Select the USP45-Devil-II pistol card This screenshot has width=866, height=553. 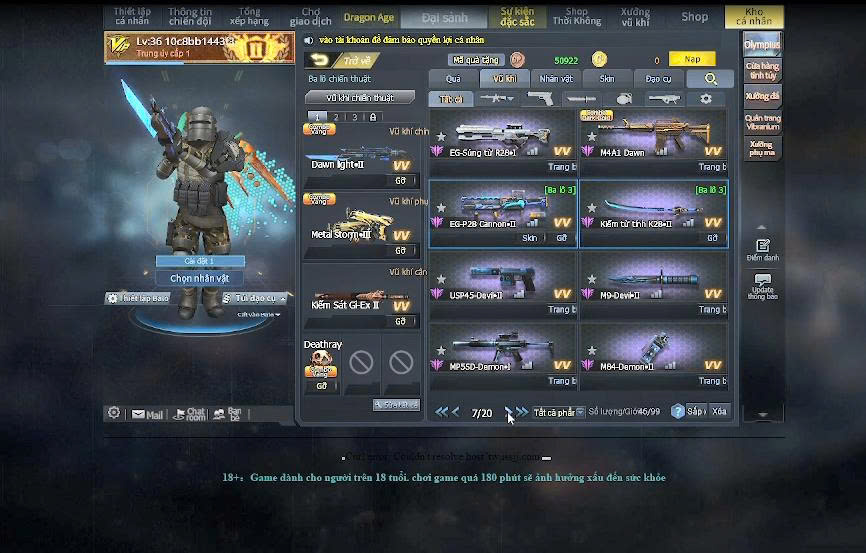click(502, 284)
